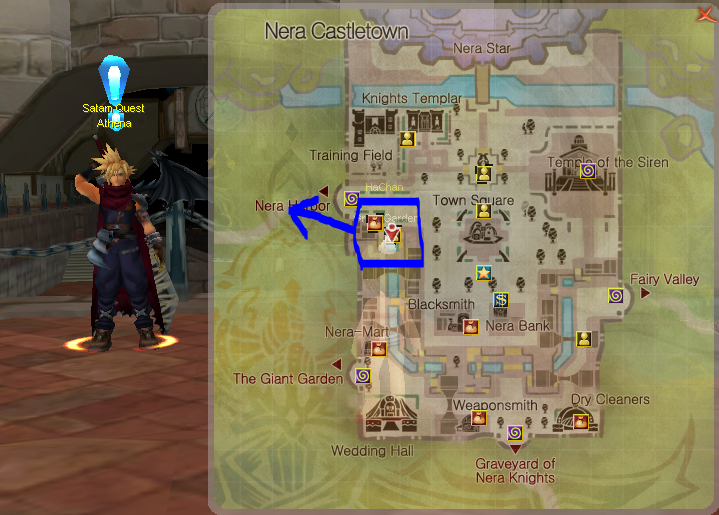This screenshot has height=515, width=719.
Task: Click the Dry Cleaners shop marker
Action: coord(581,421)
